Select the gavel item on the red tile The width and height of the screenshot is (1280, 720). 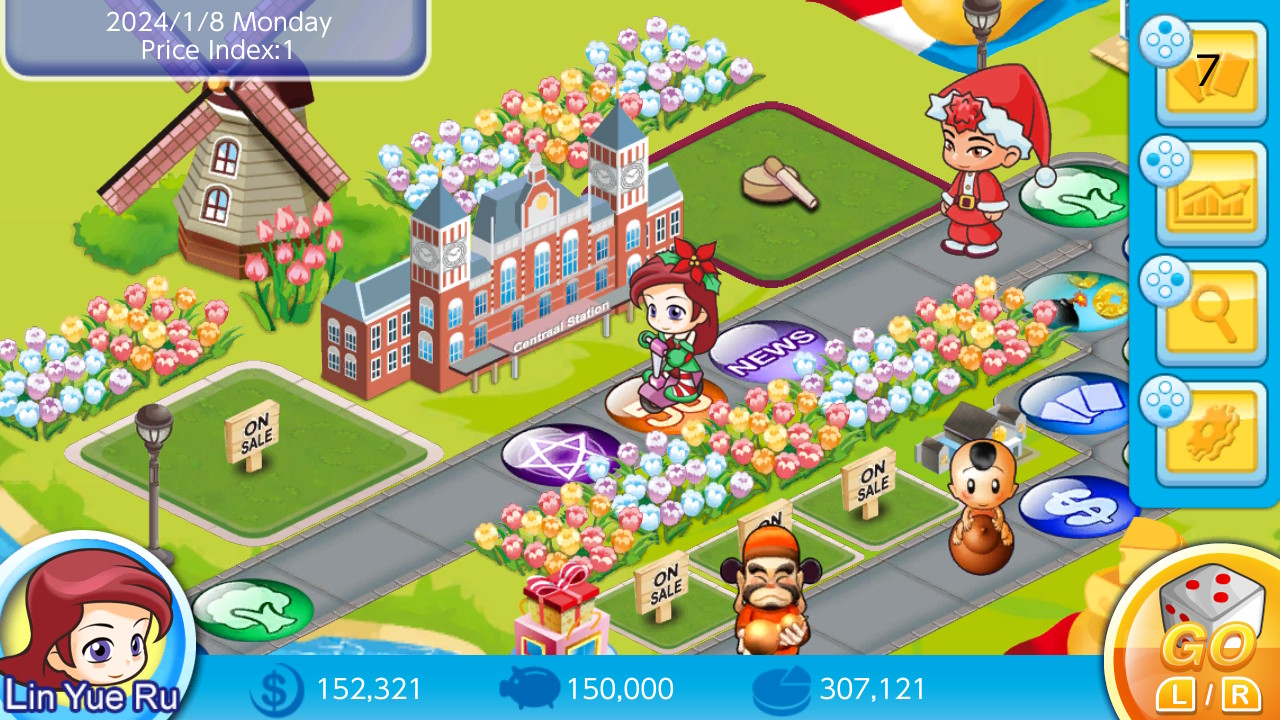pyautogui.click(x=778, y=185)
